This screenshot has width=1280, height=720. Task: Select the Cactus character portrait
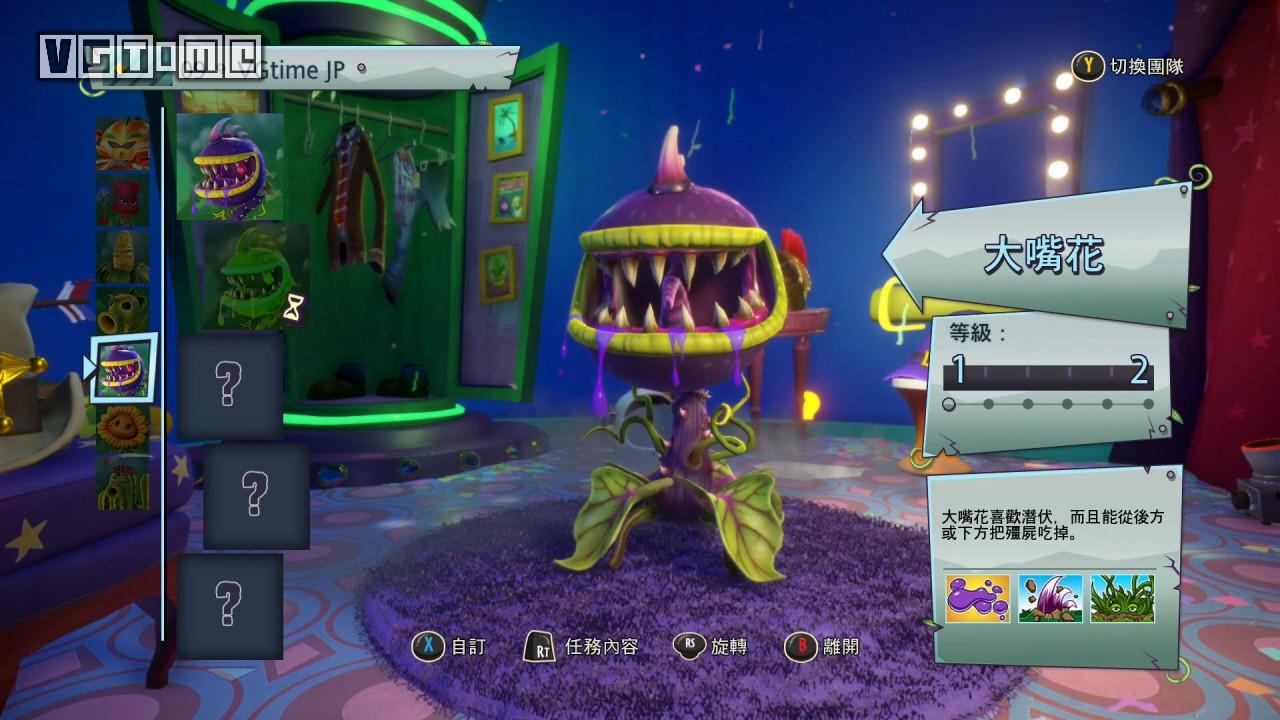pyautogui.click(x=122, y=483)
